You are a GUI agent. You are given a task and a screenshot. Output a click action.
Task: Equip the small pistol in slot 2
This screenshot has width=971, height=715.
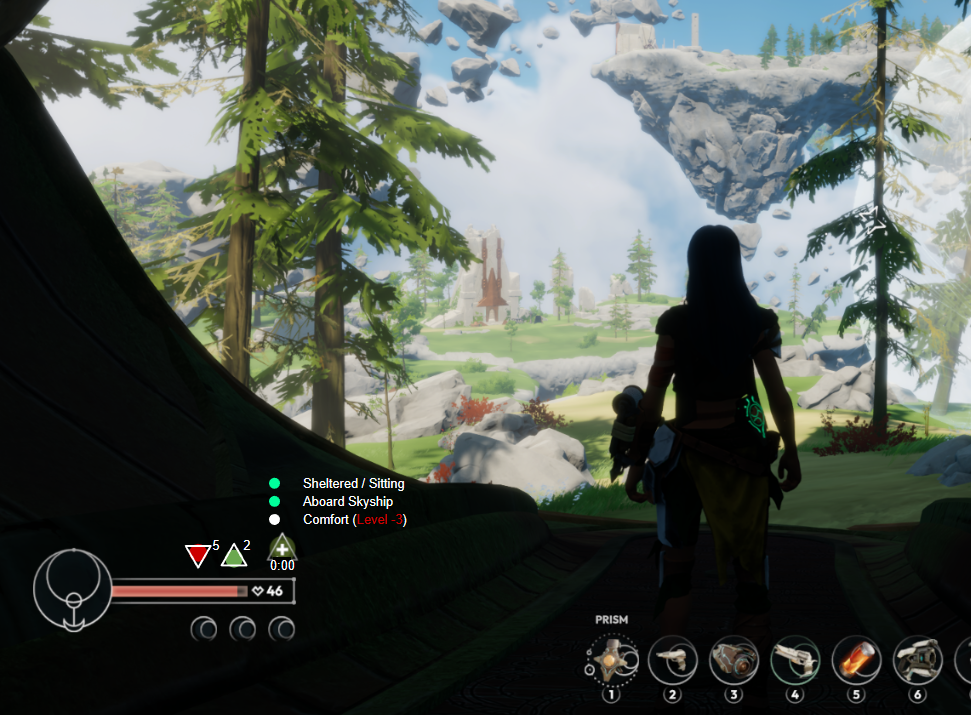coord(673,660)
